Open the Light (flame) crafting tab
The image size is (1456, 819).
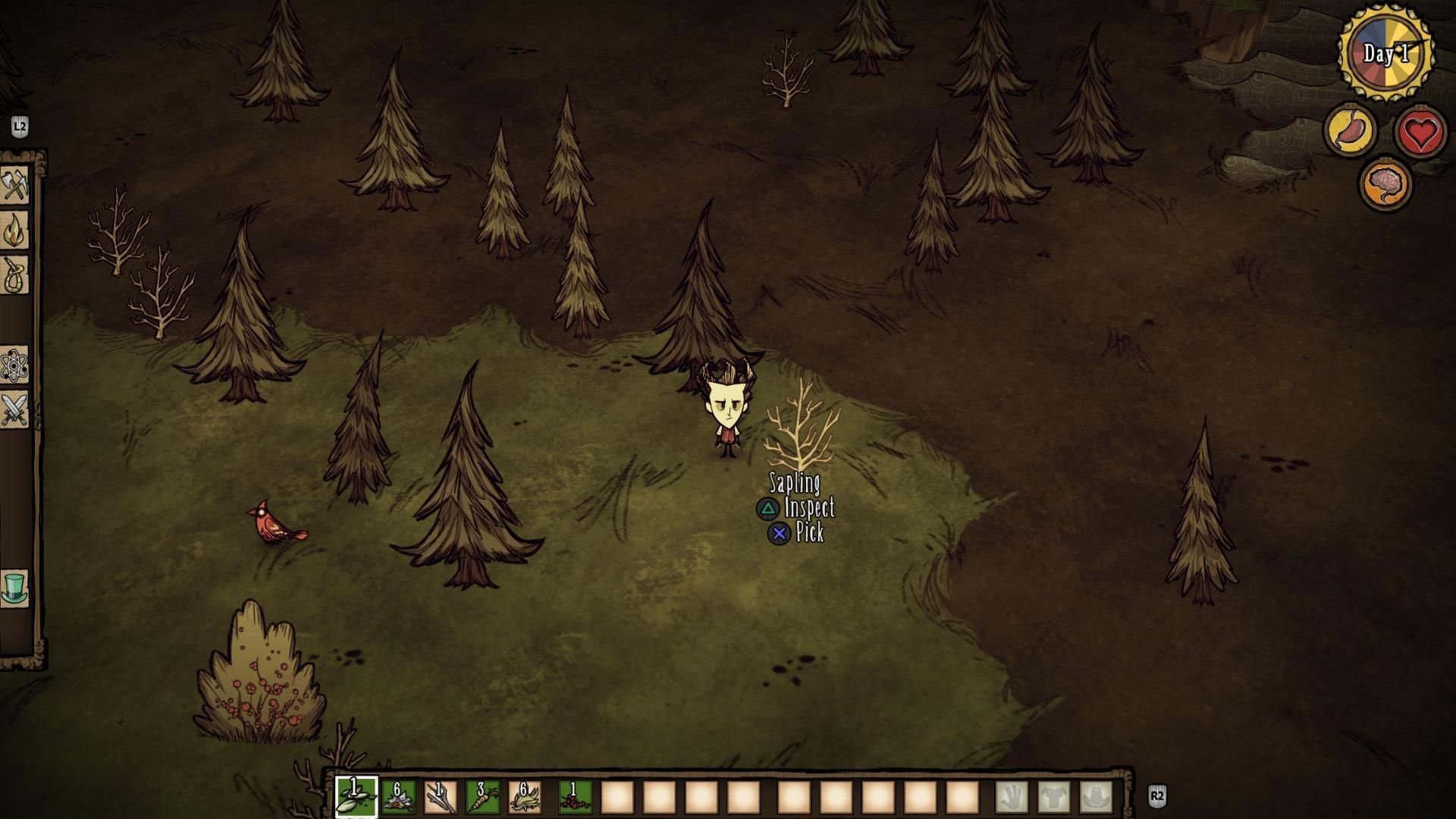(14, 231)
